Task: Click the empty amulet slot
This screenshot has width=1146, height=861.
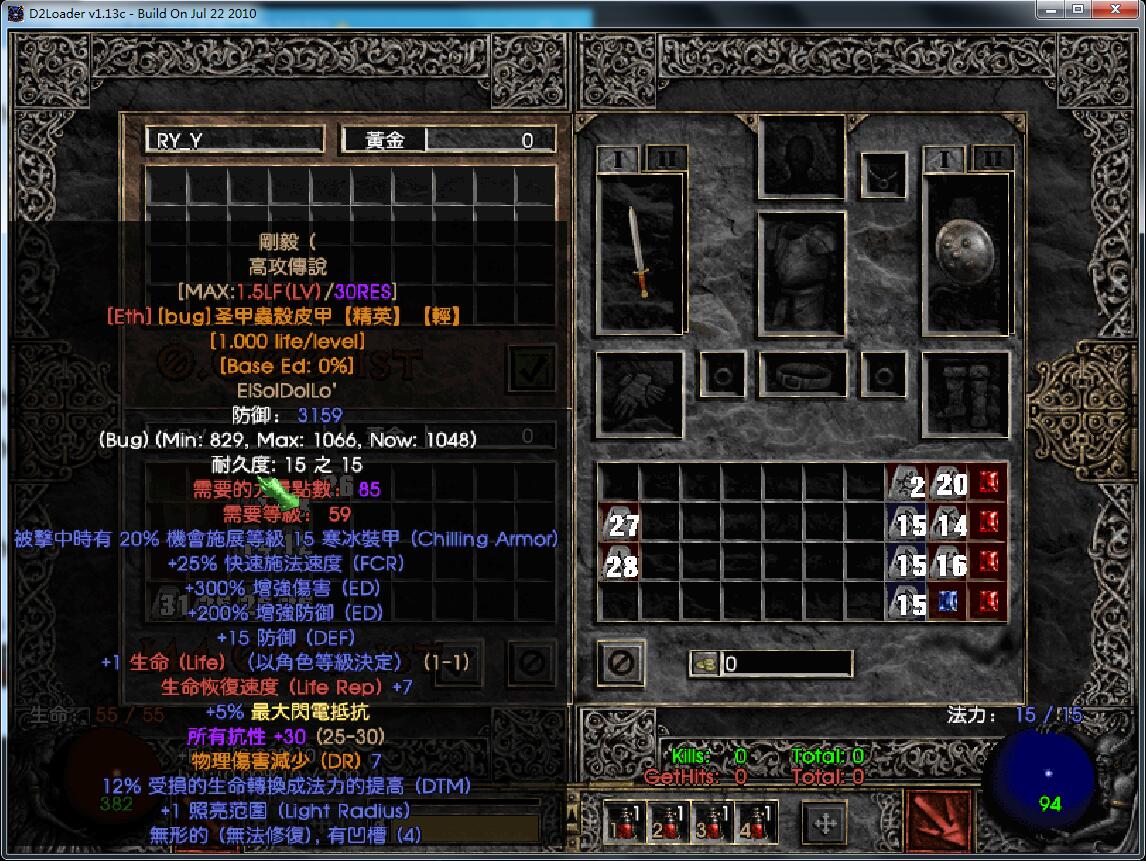Action: point(883,176)
